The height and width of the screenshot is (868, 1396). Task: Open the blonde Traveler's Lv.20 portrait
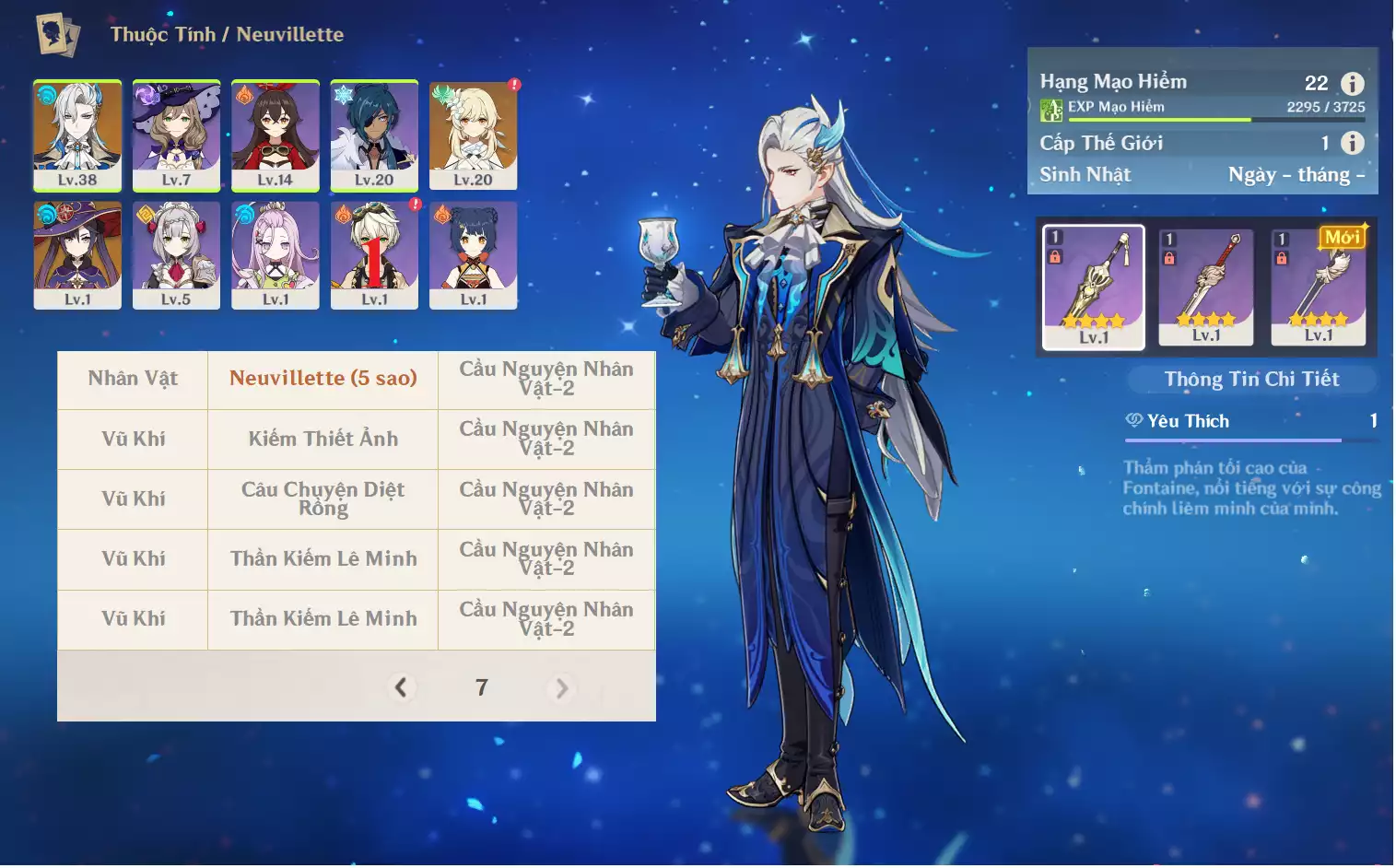click(x=473, y=135)
